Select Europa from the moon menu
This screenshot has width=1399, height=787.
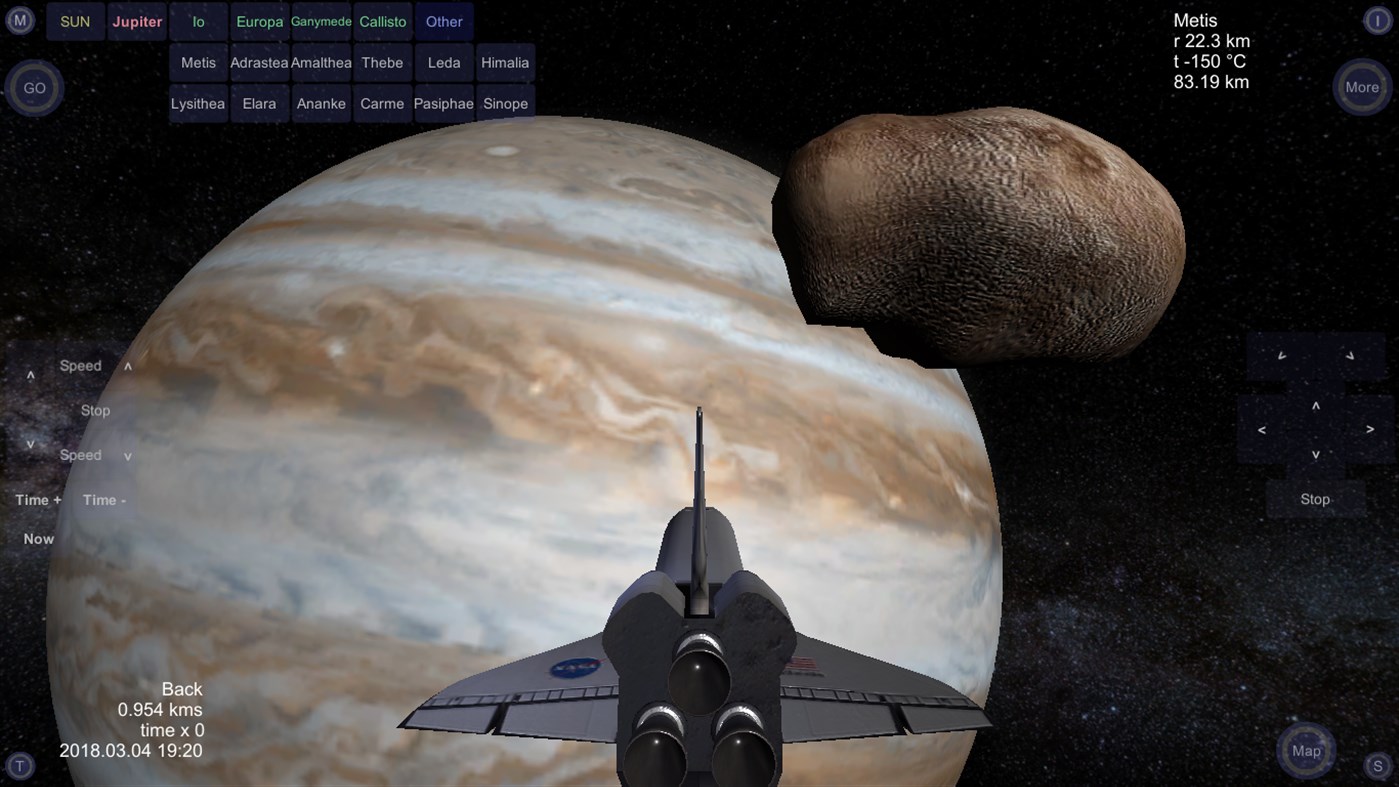pyautogui.click(x=259, y=20)
